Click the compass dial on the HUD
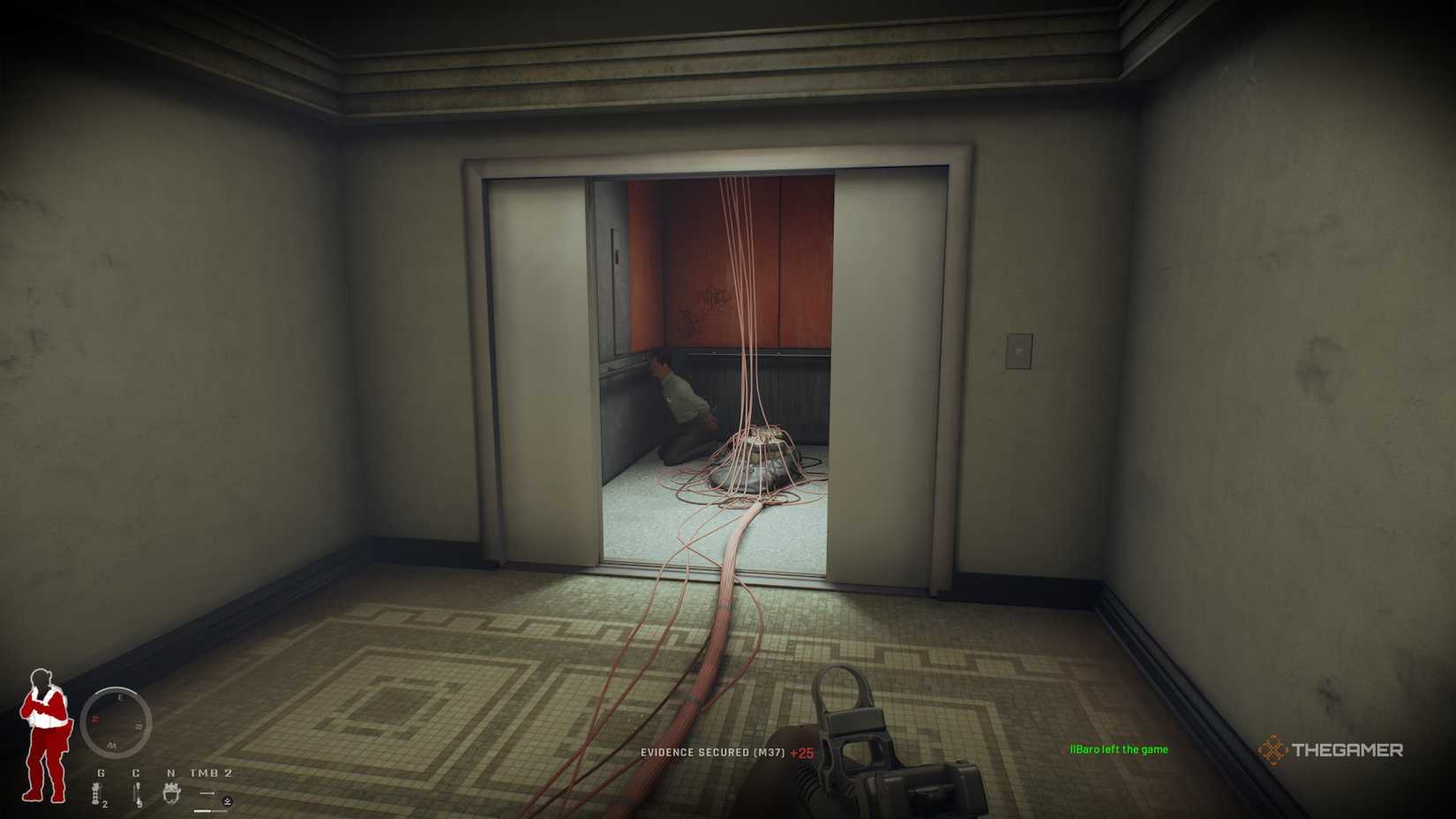The height and width of the screenshot is (819, 1456). [117, 720]
